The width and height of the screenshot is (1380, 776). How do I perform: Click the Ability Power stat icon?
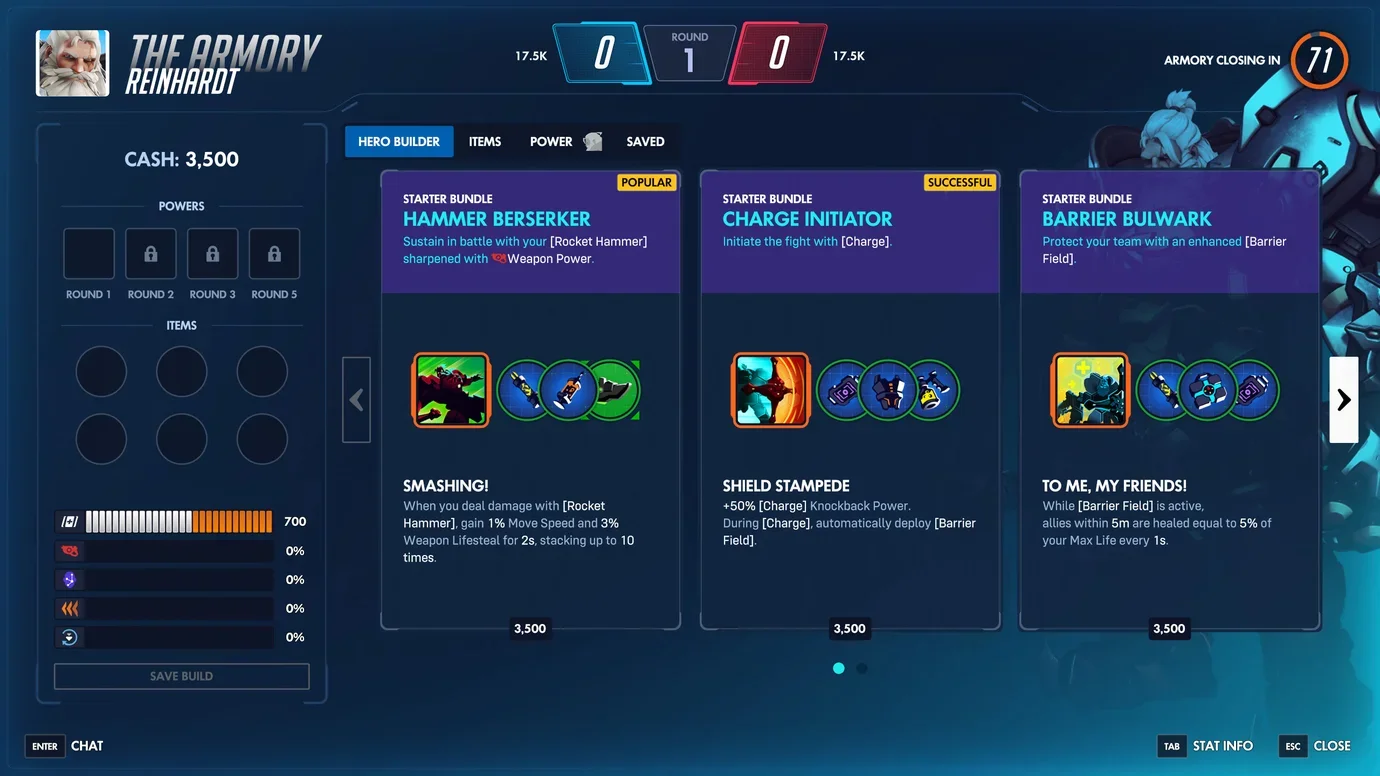pos(70,579)
